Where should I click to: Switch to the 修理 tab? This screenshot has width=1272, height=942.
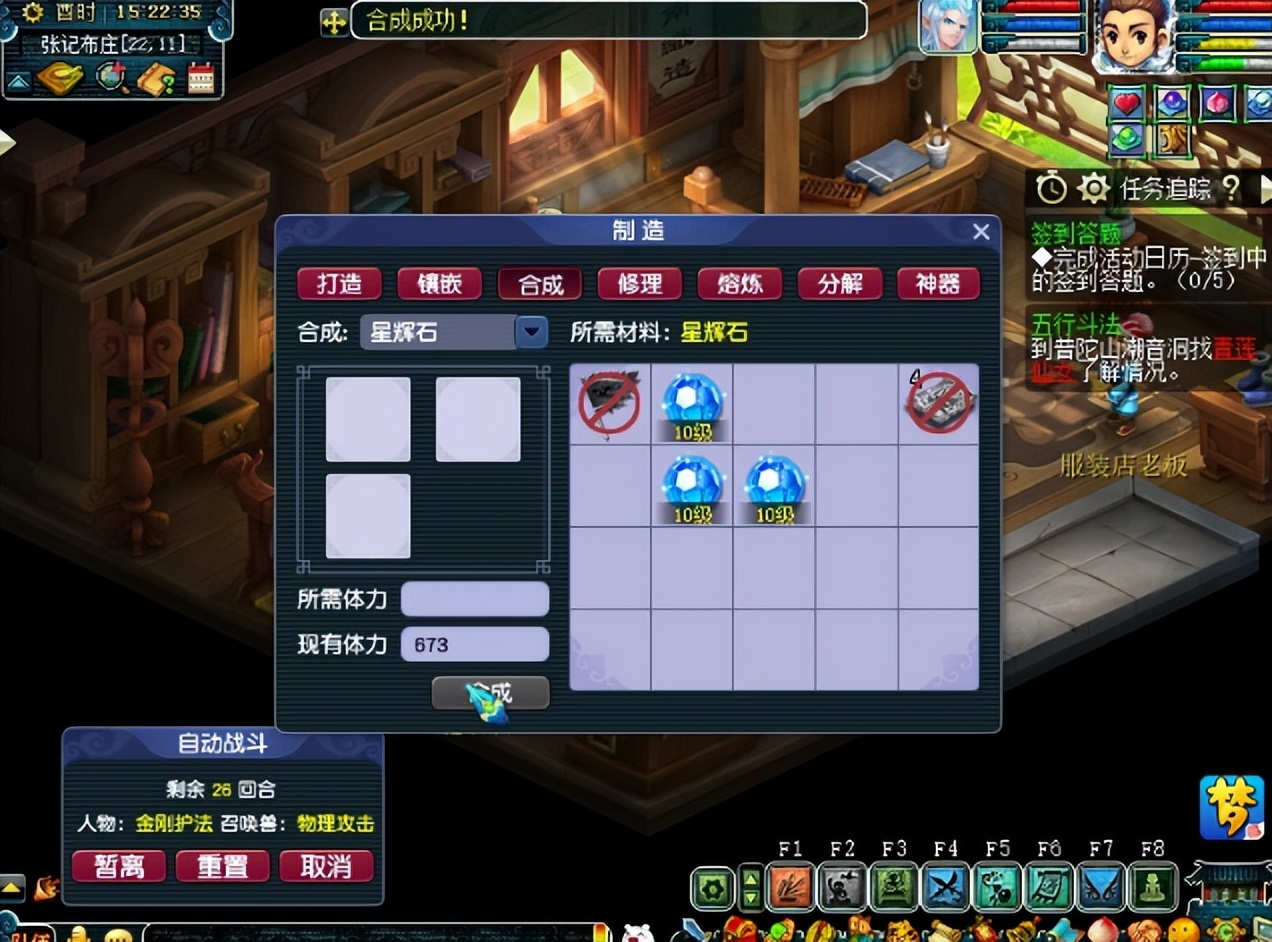point(640,284)
